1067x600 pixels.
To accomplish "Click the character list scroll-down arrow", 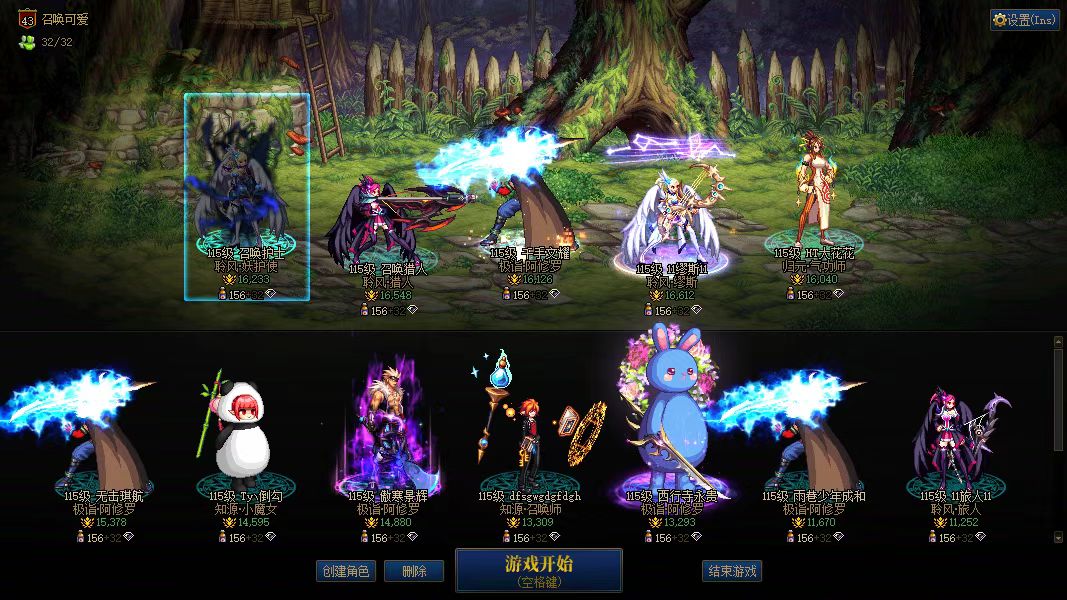I will point(1059,538).
